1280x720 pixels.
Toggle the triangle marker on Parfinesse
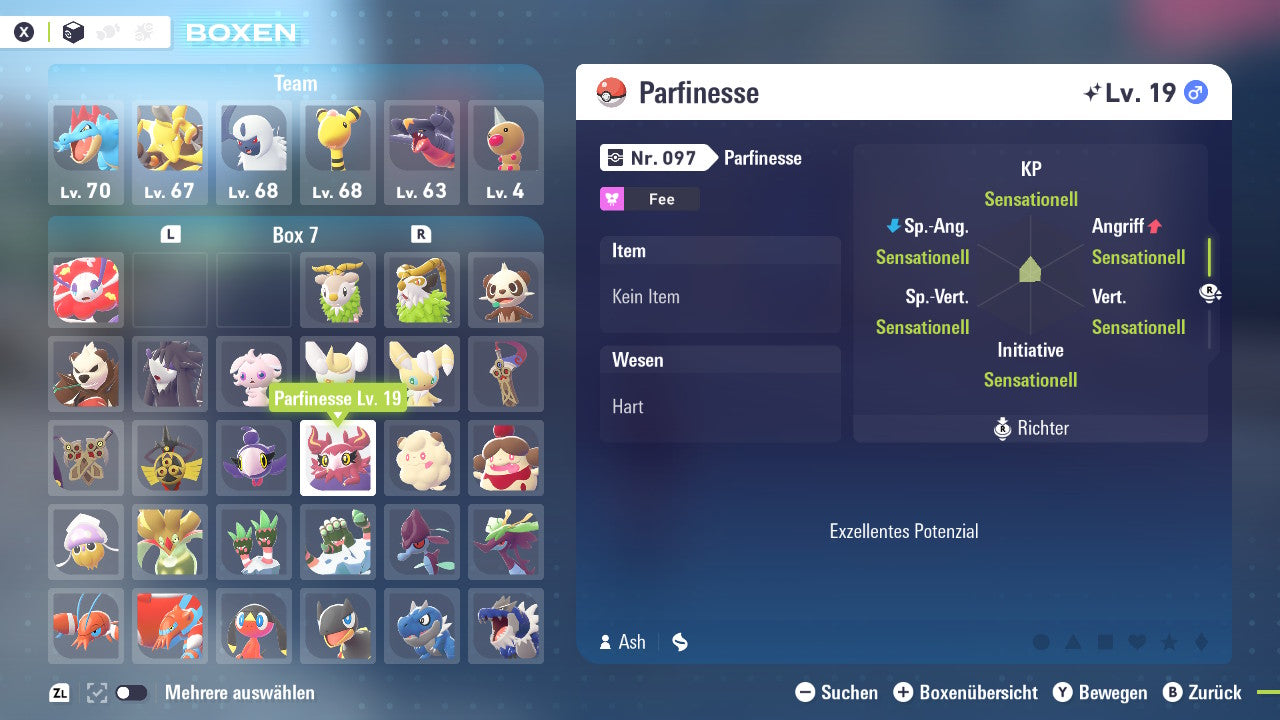(x=1074, y=641)
